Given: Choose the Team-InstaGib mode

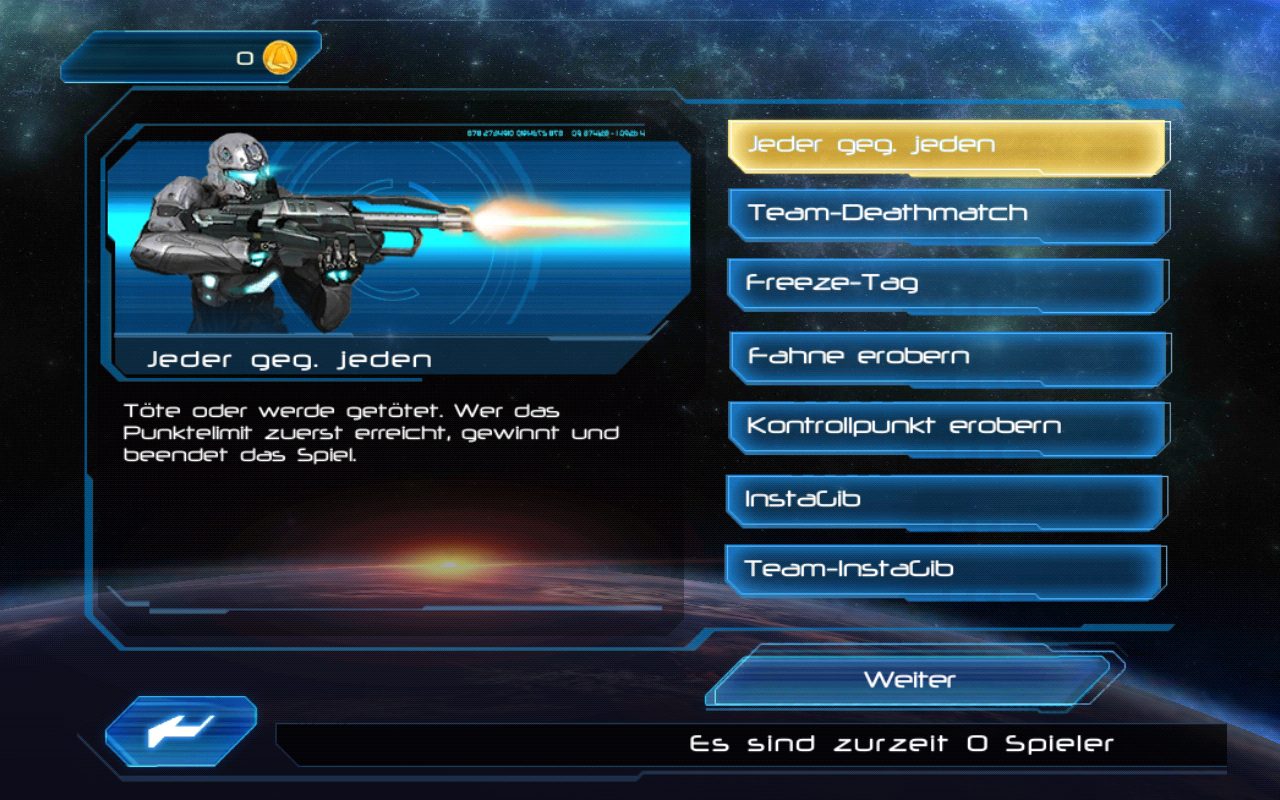Looking at the screenshot, I should [x=945, y=570].
